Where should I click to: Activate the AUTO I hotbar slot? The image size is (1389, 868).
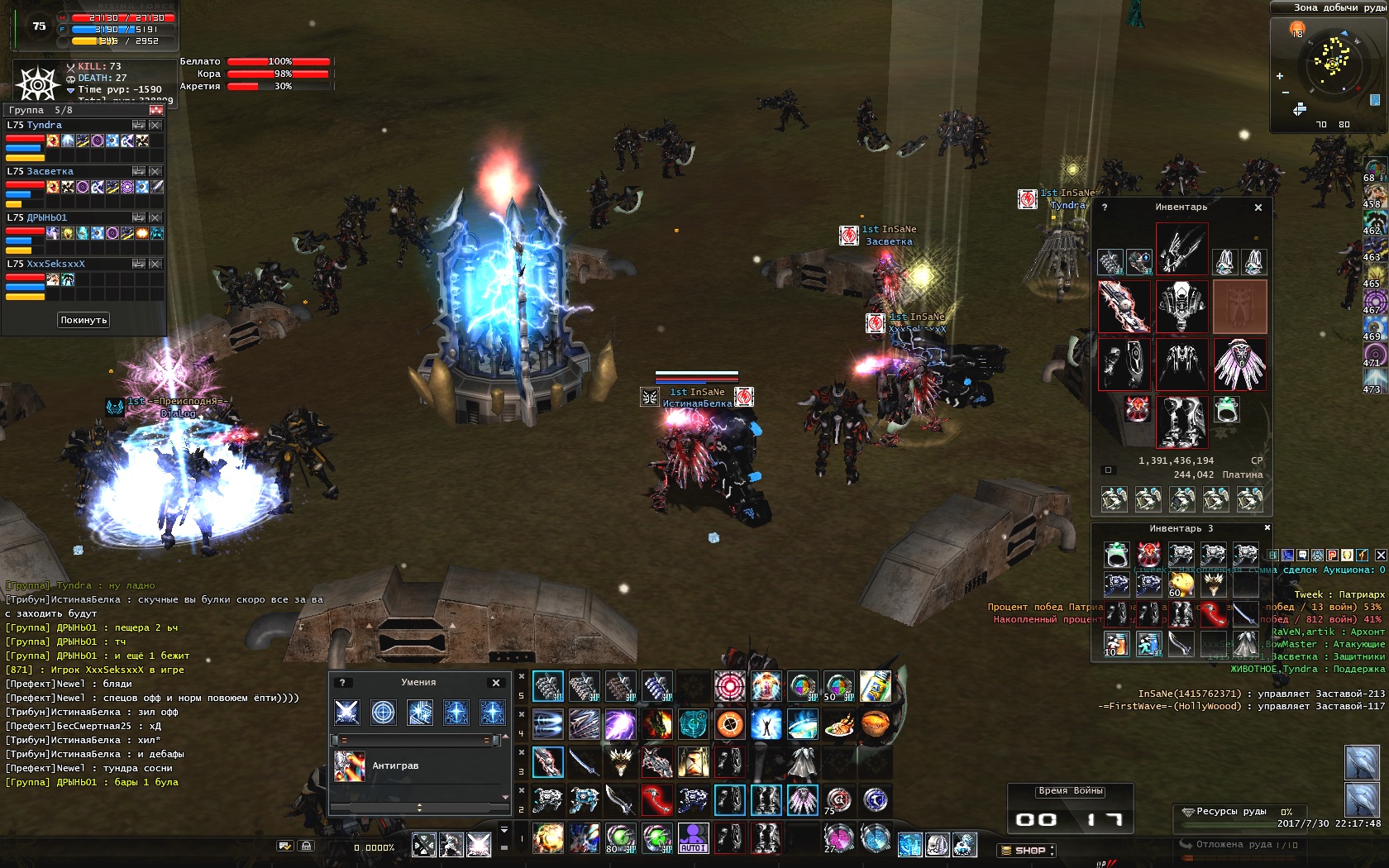(693, 838)
